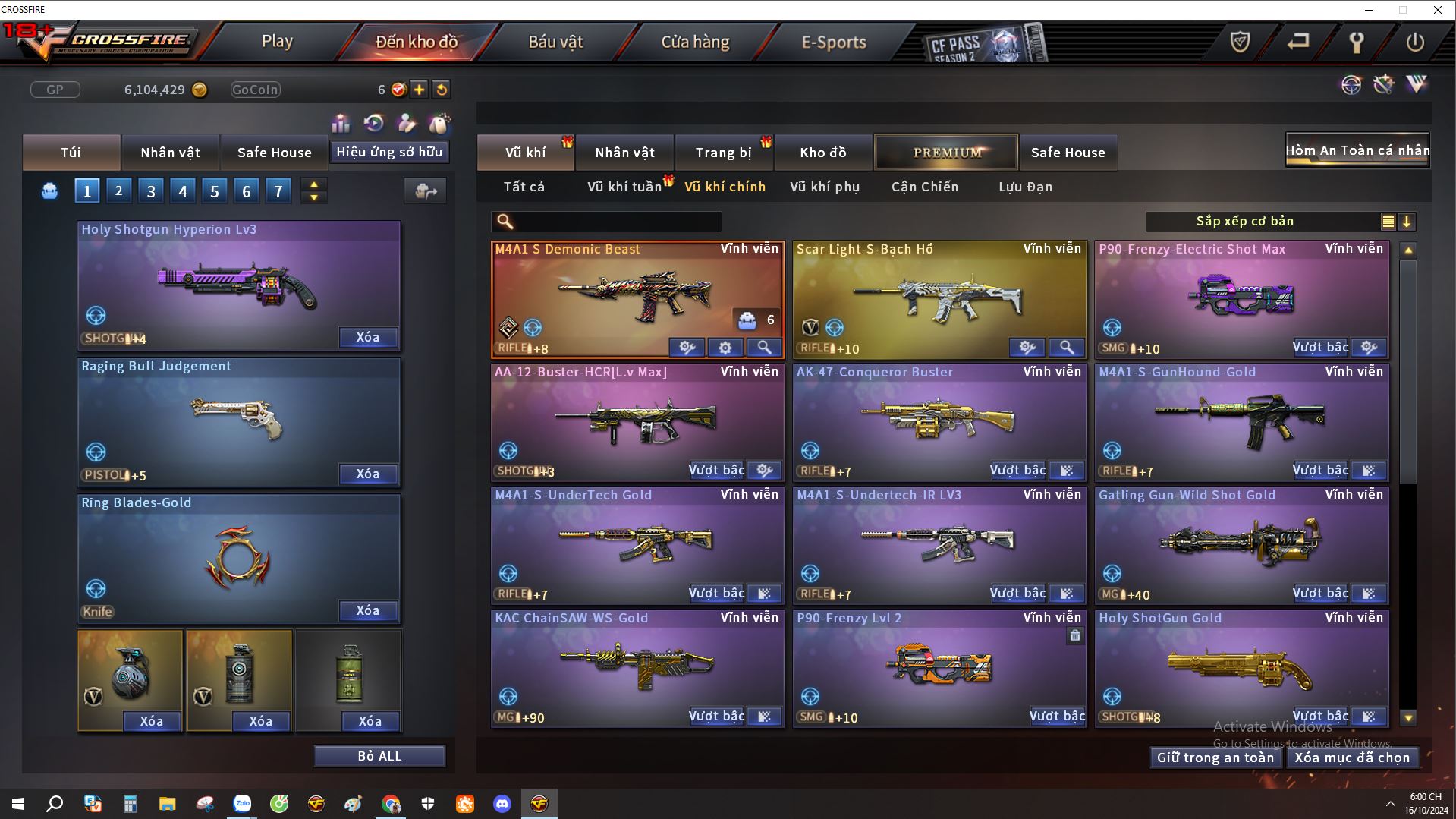The image size is (1456, 819).
Task: Switch to the Nhân vật bag tab
Action: (170, 153)
